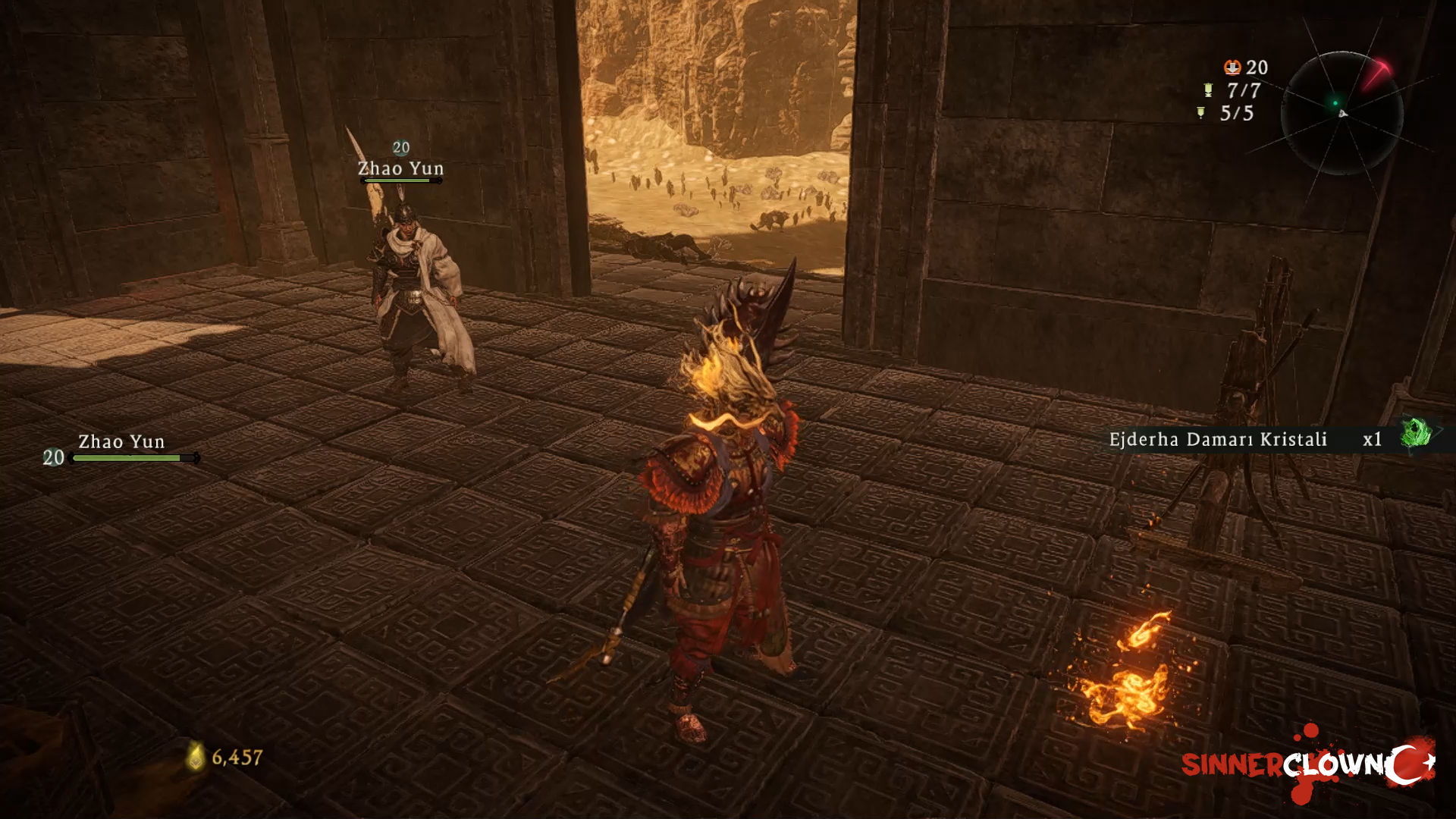Select the Zhao Yun ally panel
Image resolution: width=1456 pixels, height=819 pixels.
point(121,450)
